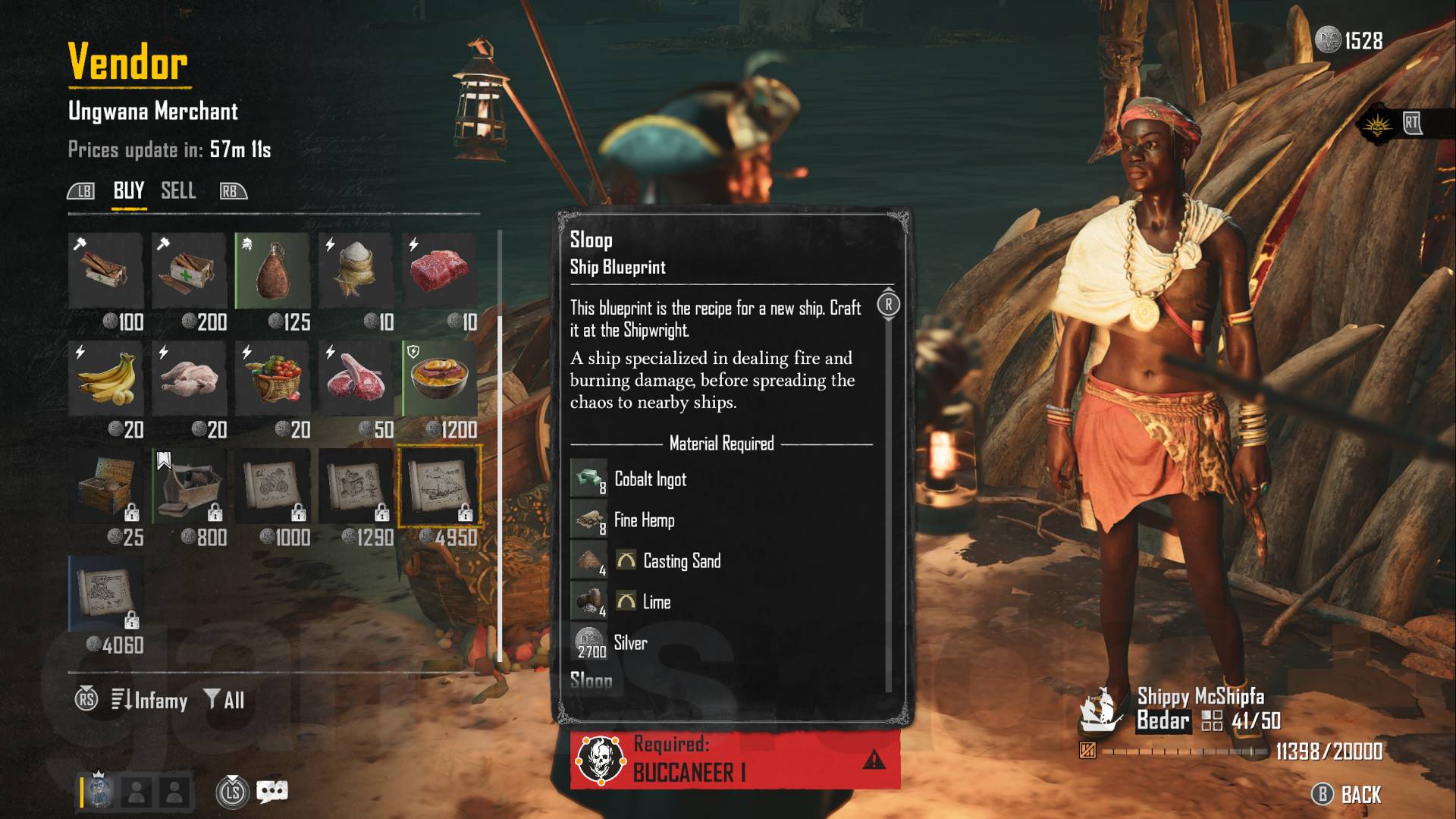Select the repair kit priced 100
This screenshot has width=1456, height=819.
coord(106,271)
